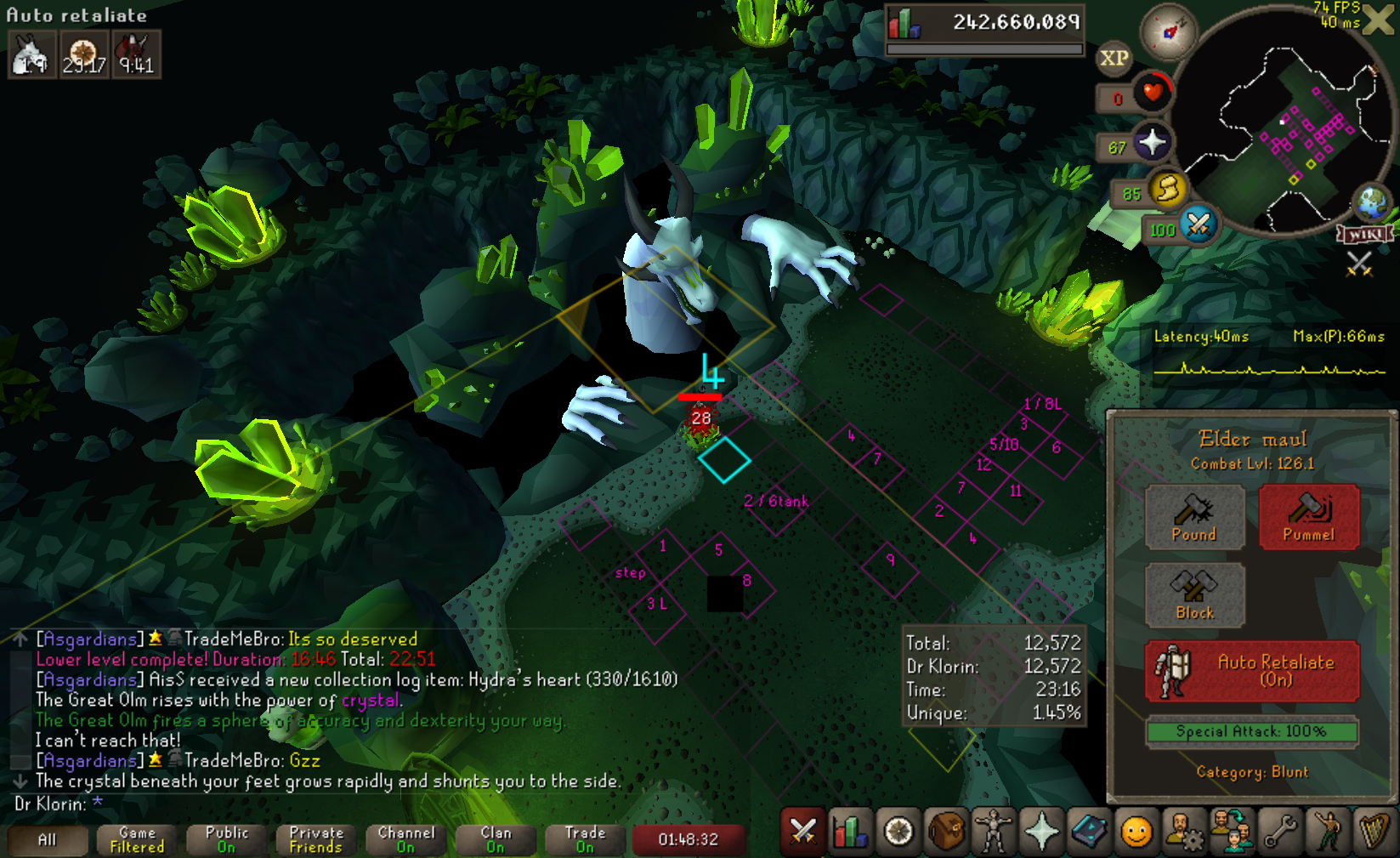This screenshot has height=858, width=1400.
Task: Switch to the Block combat style
Action: click(x=1194, y=595)
